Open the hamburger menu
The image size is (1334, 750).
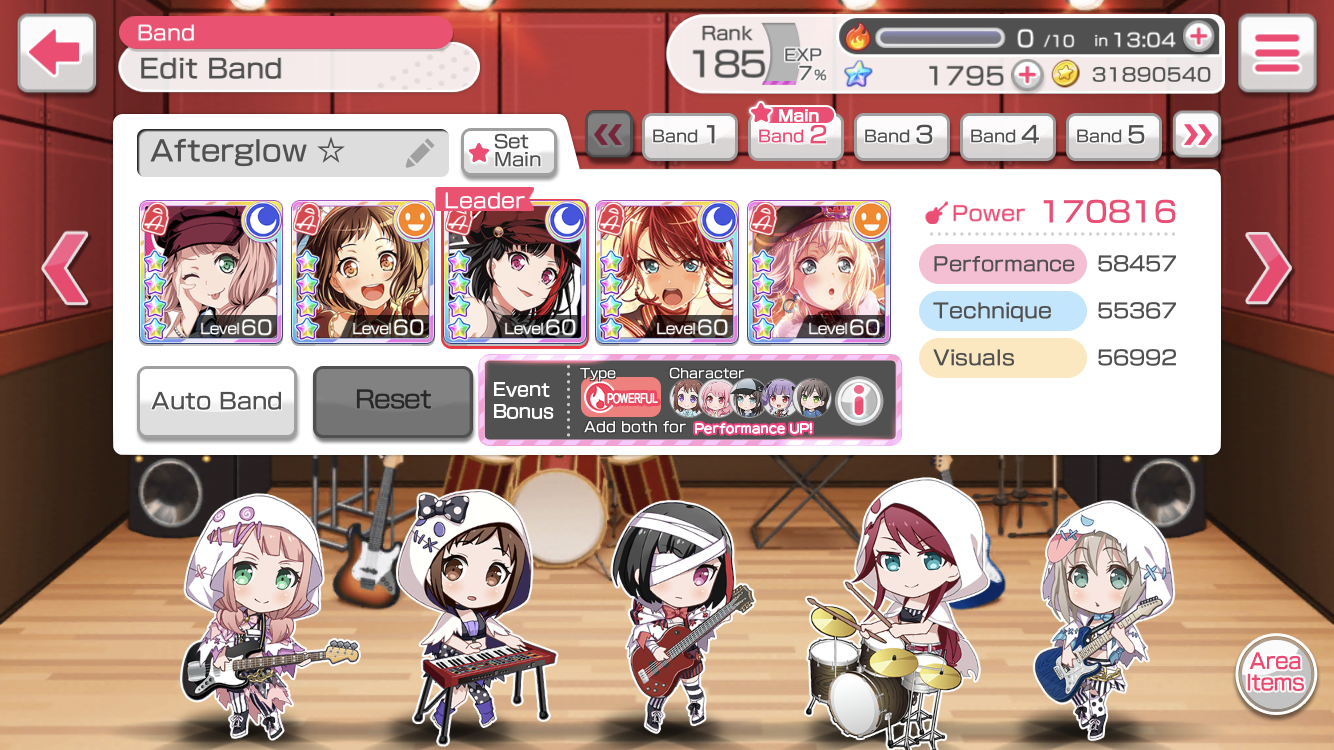point(1276,53)
